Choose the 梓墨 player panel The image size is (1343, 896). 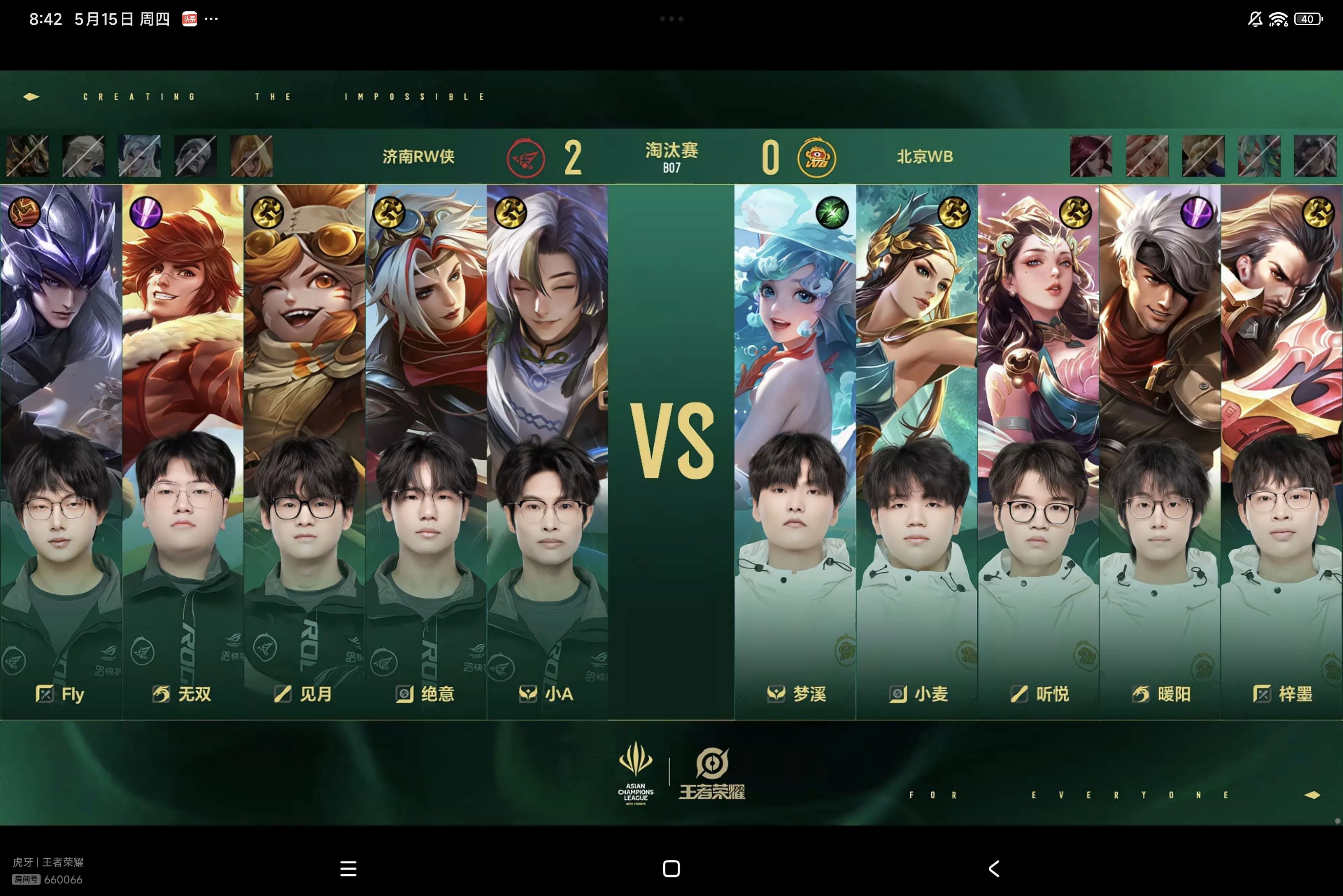pyautogui.click(x=1281, y=451)
